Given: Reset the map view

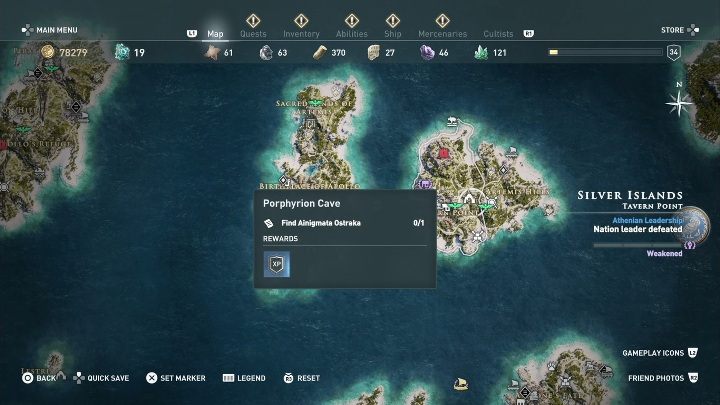Looking at the screenshot, I should click(x=301, y=378).
